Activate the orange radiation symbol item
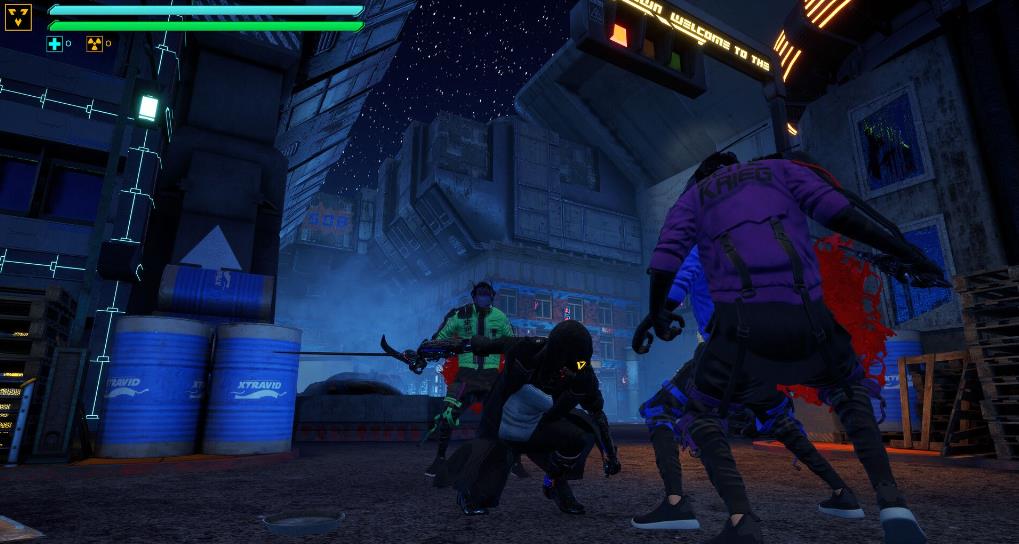1019x544 pixels. click(x=94, y=44)
